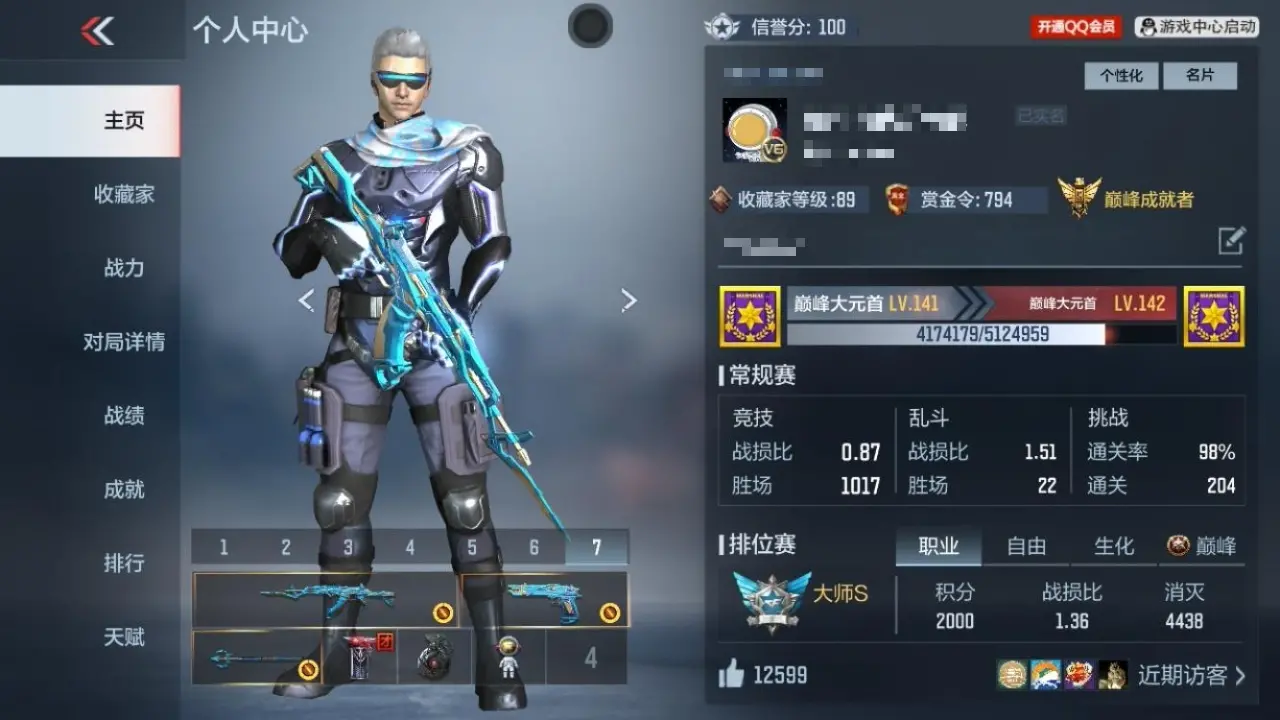Open 近期访客 recent visitors list

tap(1191, 675)
